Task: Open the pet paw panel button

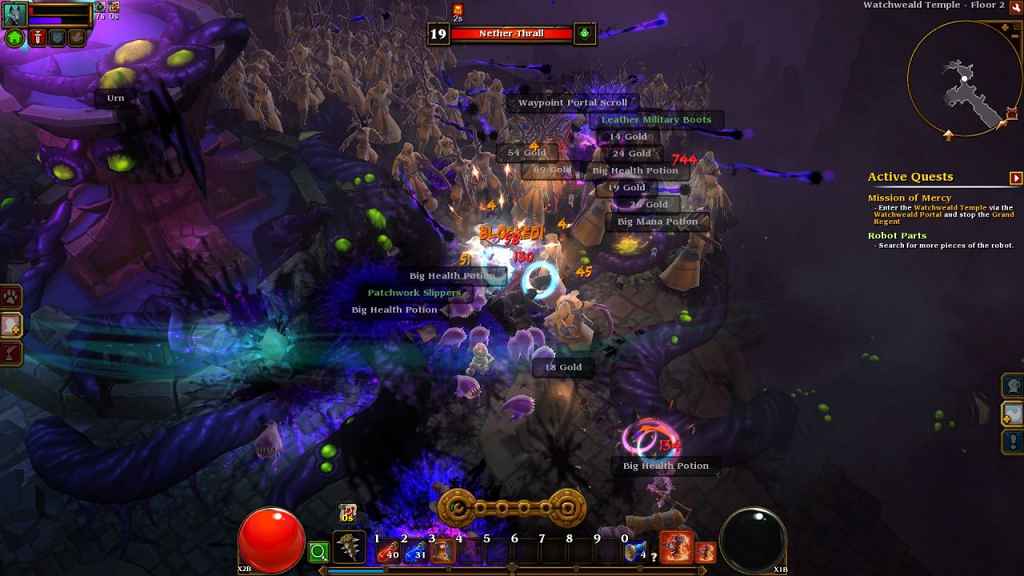Action: 11,297
